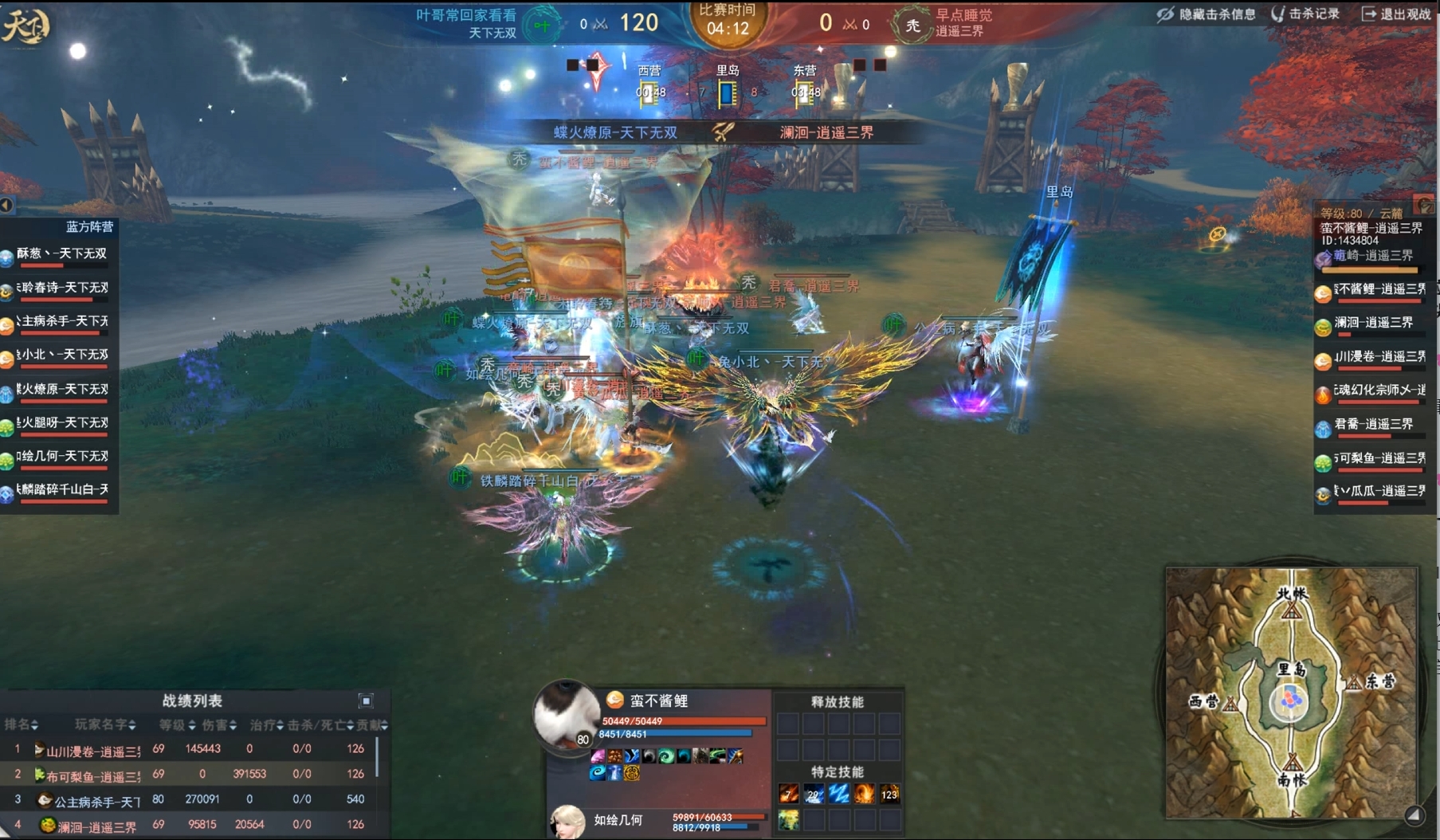Choose 魂幻化宗师 in the red team list
The width and height of the screenshot is (1440, 840).
click(1372, 391)
